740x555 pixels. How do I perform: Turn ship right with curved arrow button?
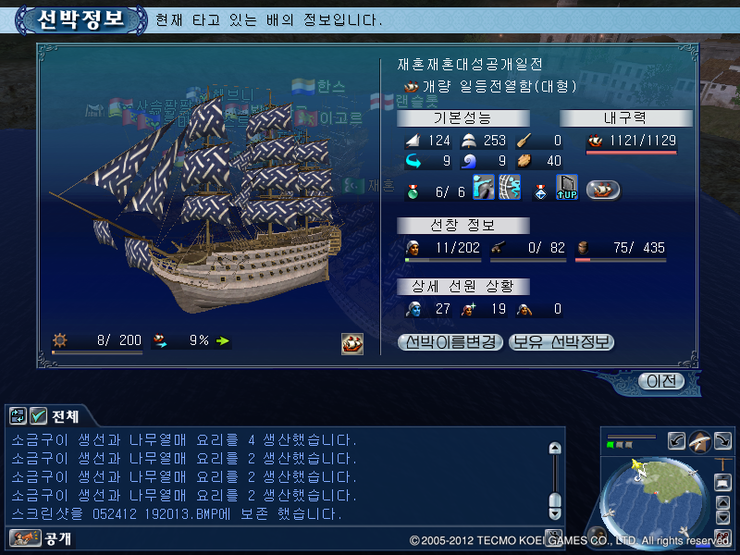722,440
